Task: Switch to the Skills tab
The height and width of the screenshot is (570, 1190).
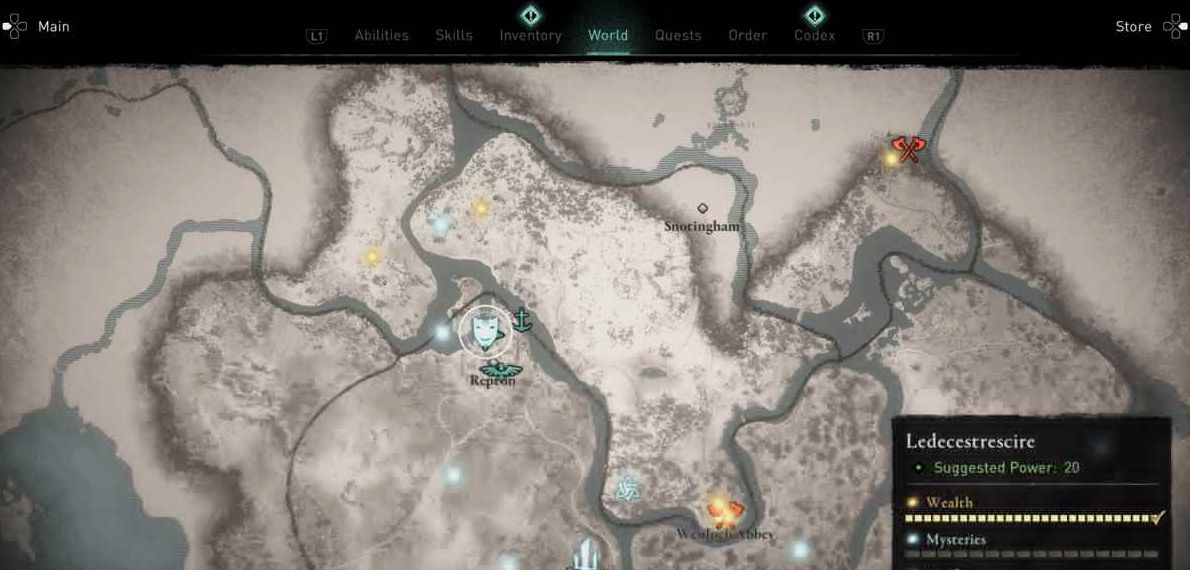Action: [x=454, y=35]
